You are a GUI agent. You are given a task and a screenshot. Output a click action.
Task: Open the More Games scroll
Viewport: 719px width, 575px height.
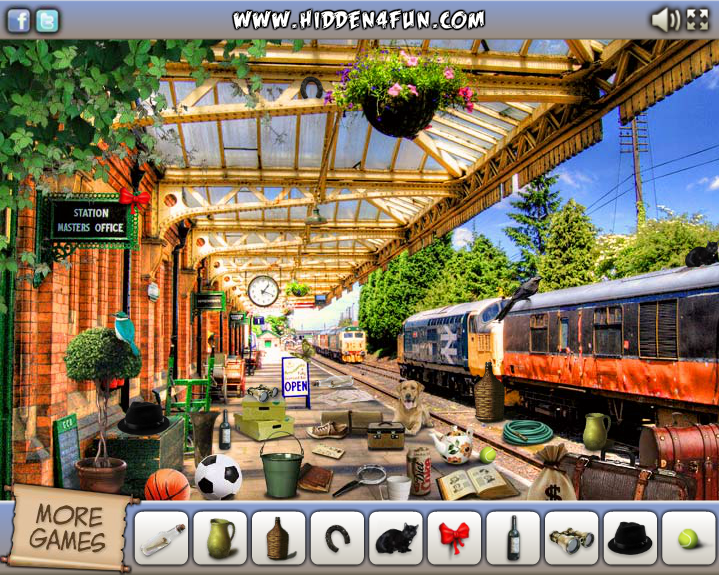click(x=68, y=528)
